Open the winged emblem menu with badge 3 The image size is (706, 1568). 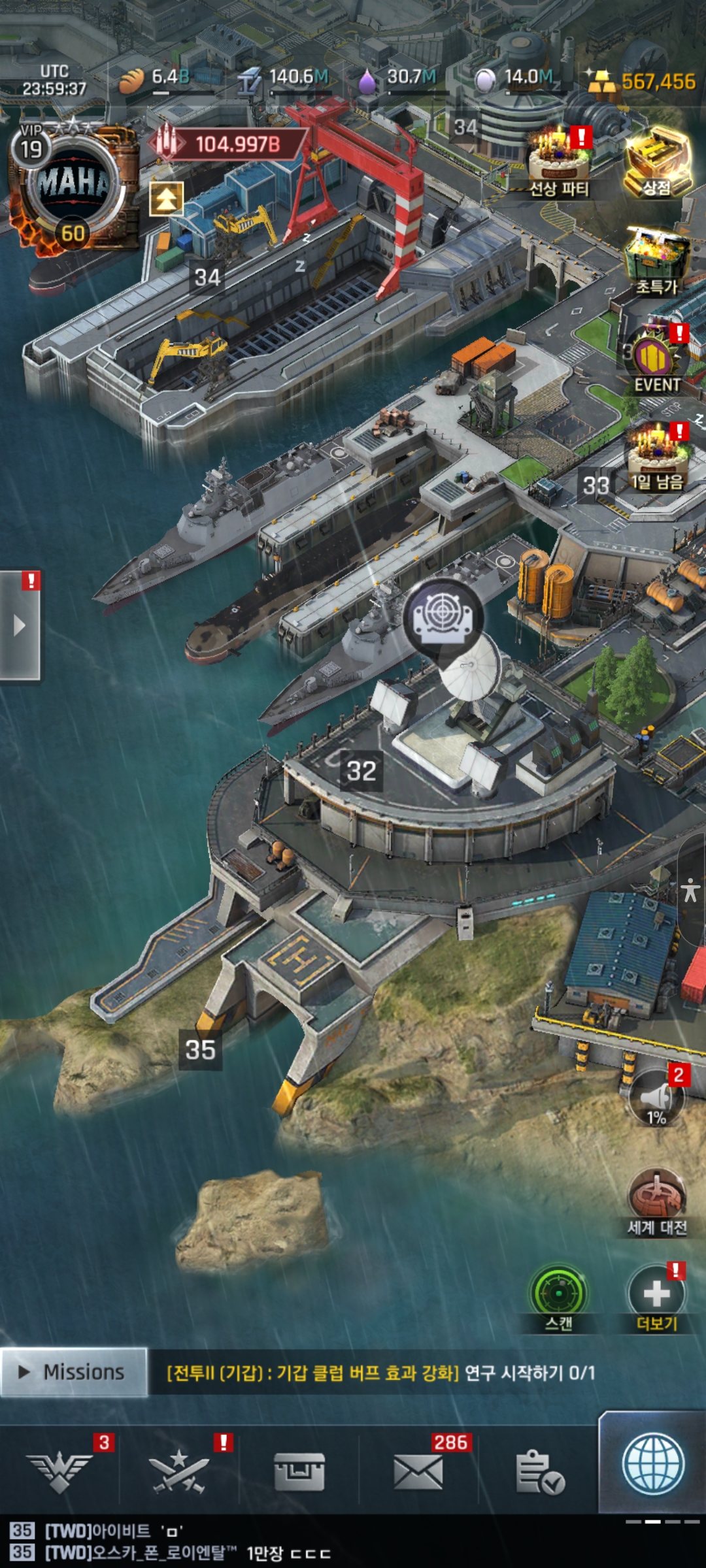60,1471
